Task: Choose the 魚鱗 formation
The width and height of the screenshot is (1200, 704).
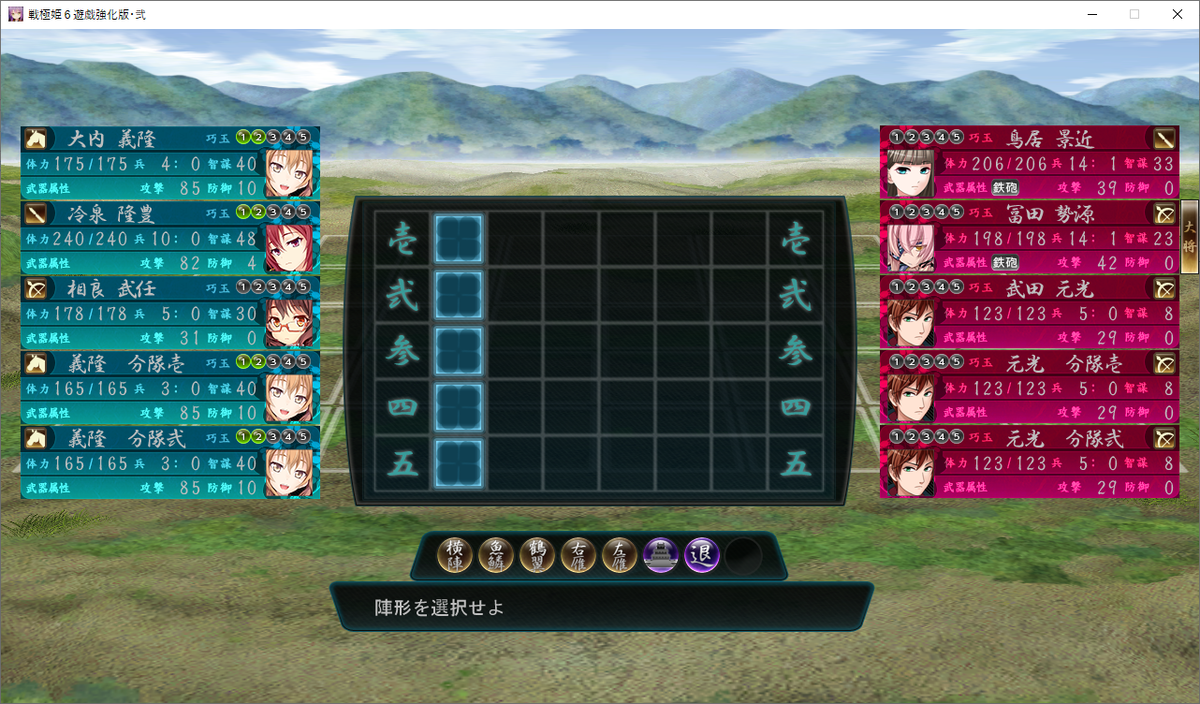Action: click(x=497, y=555)
